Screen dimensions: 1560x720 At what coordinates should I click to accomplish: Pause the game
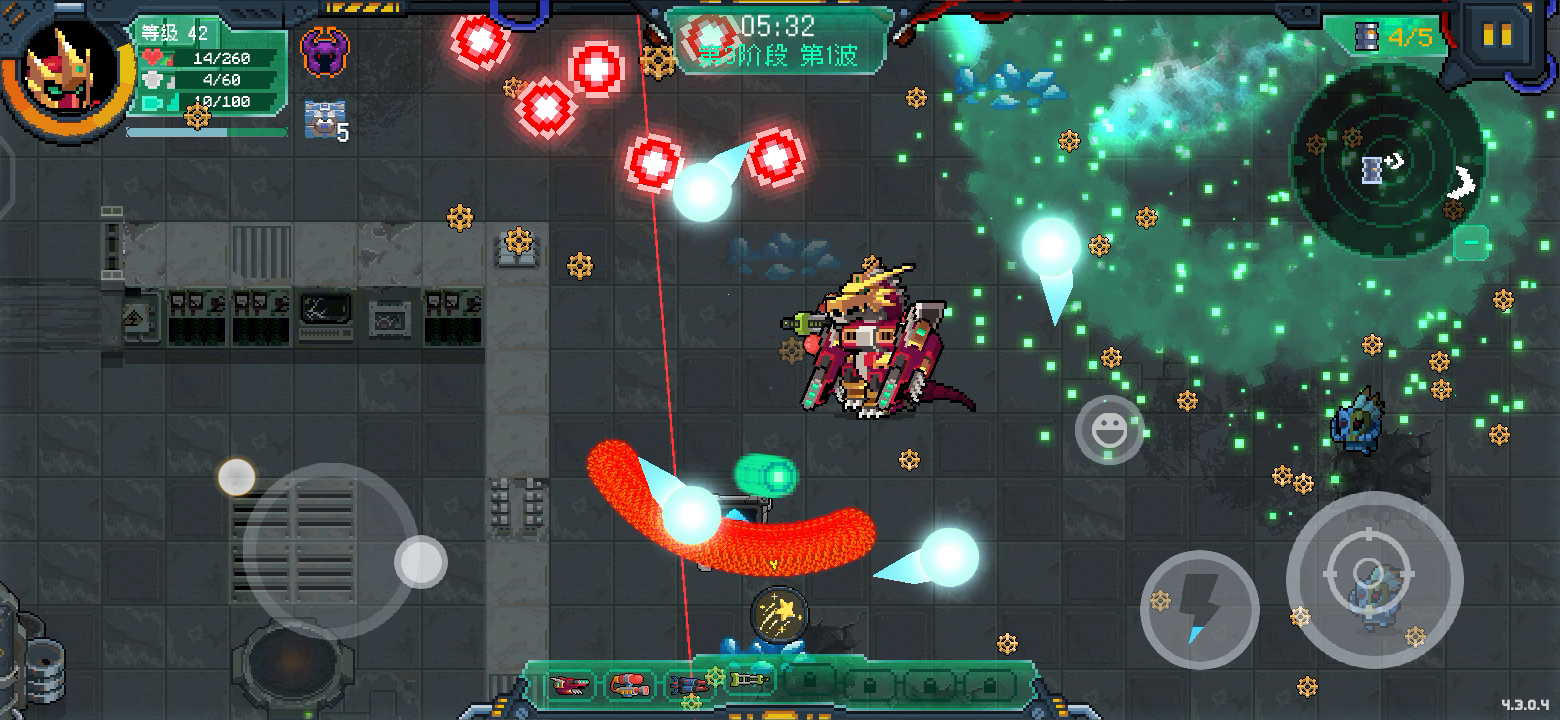click(x=1497, y=35)
